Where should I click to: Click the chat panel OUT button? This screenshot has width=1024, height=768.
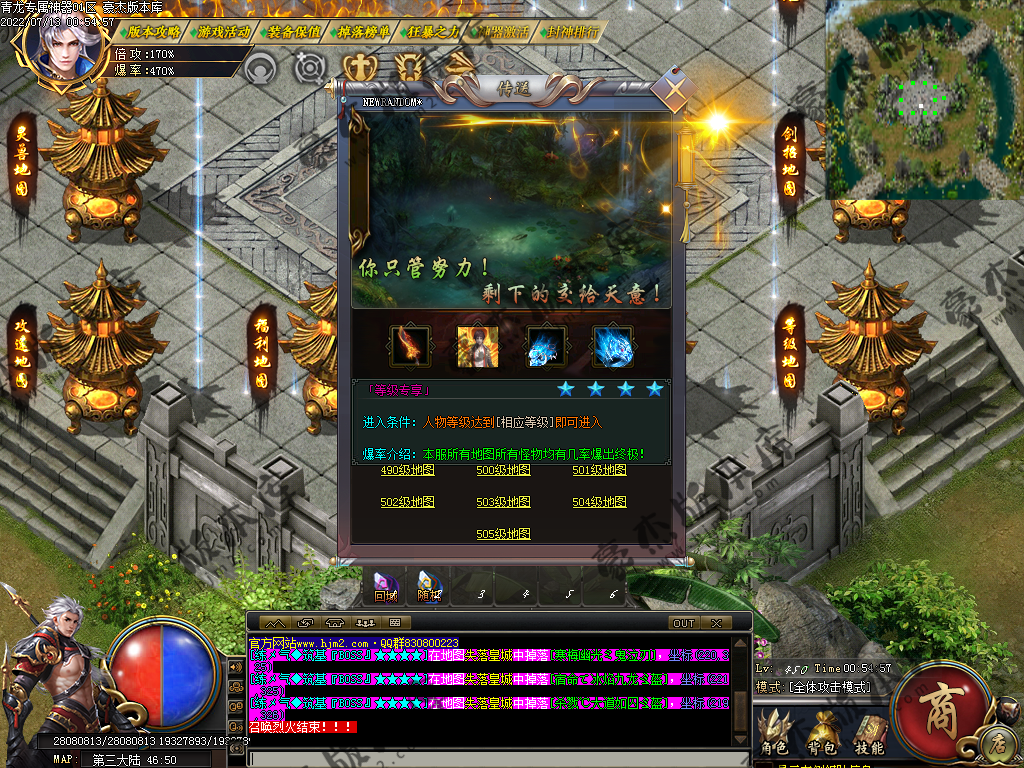[684, 623]
